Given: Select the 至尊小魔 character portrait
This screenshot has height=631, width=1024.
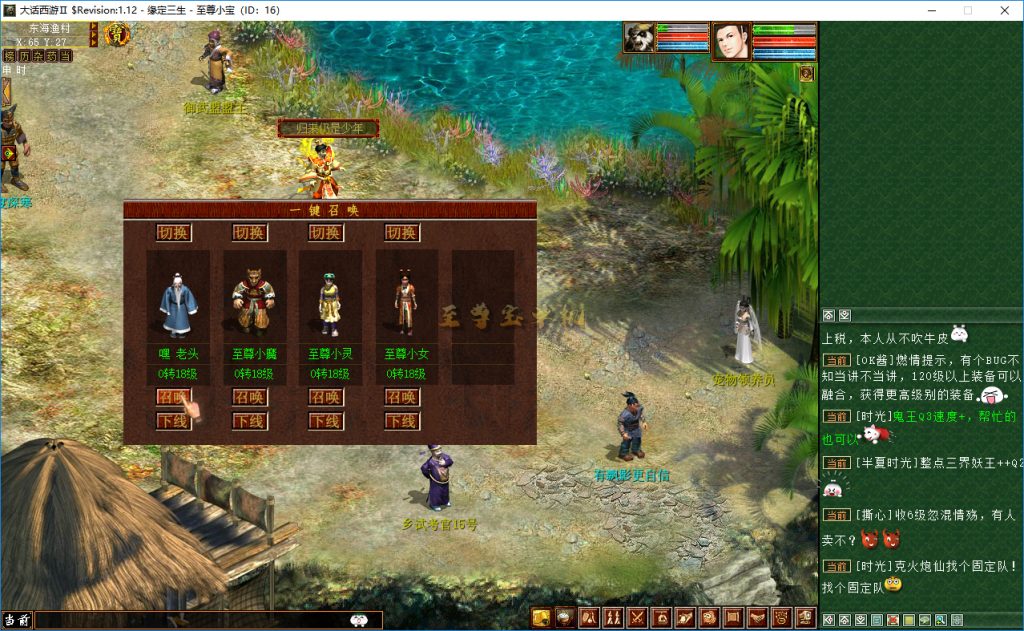Looking at the screenshot, I should tap(254, 296).
